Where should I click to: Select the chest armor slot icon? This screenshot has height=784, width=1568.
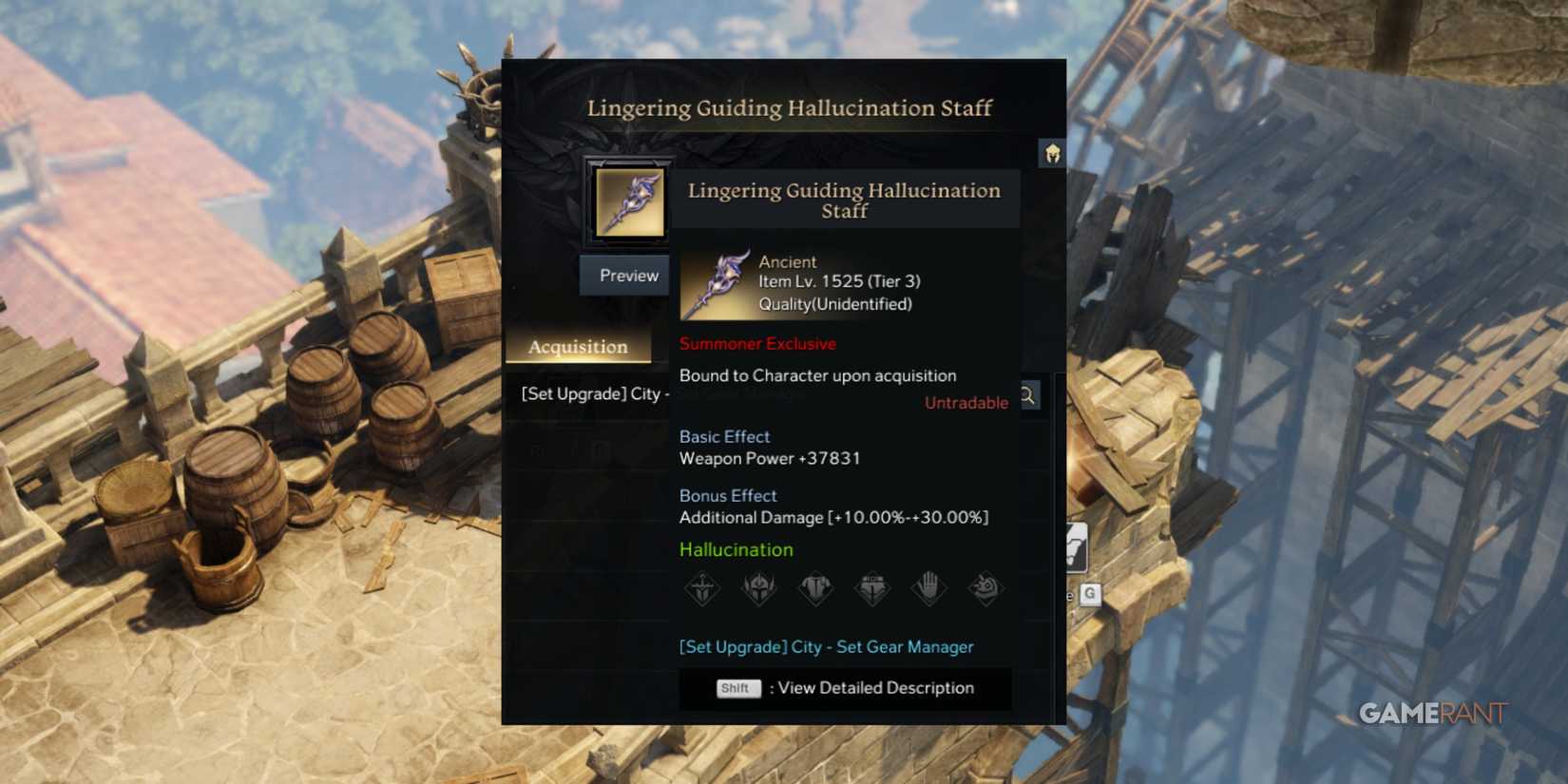point(816,587)
